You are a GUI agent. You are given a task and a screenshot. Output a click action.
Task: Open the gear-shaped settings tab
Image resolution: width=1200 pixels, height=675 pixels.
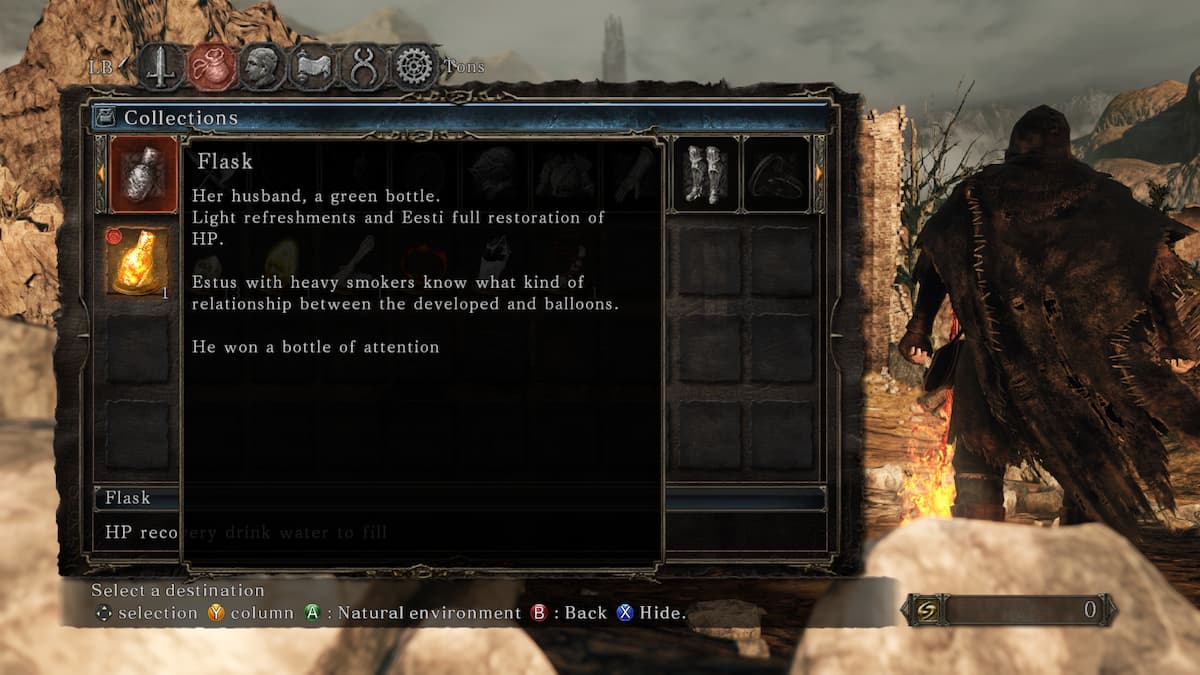414,68
